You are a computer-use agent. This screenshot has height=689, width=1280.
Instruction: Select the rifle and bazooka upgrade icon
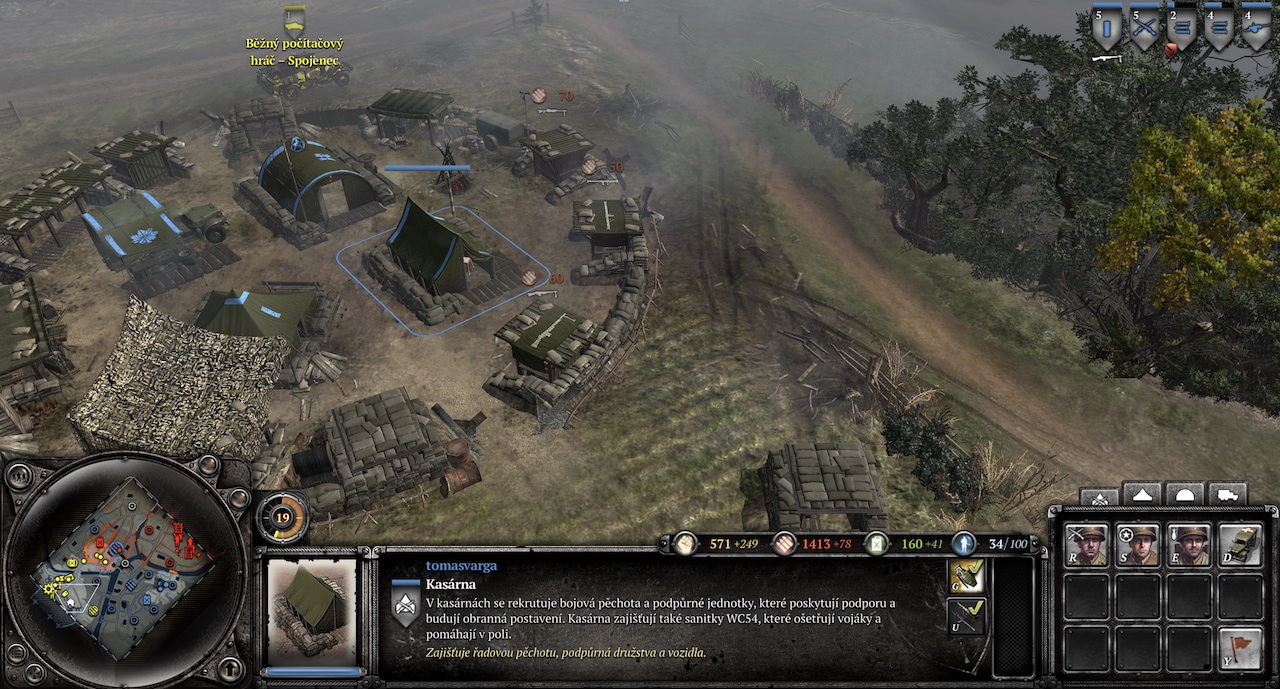965,616
